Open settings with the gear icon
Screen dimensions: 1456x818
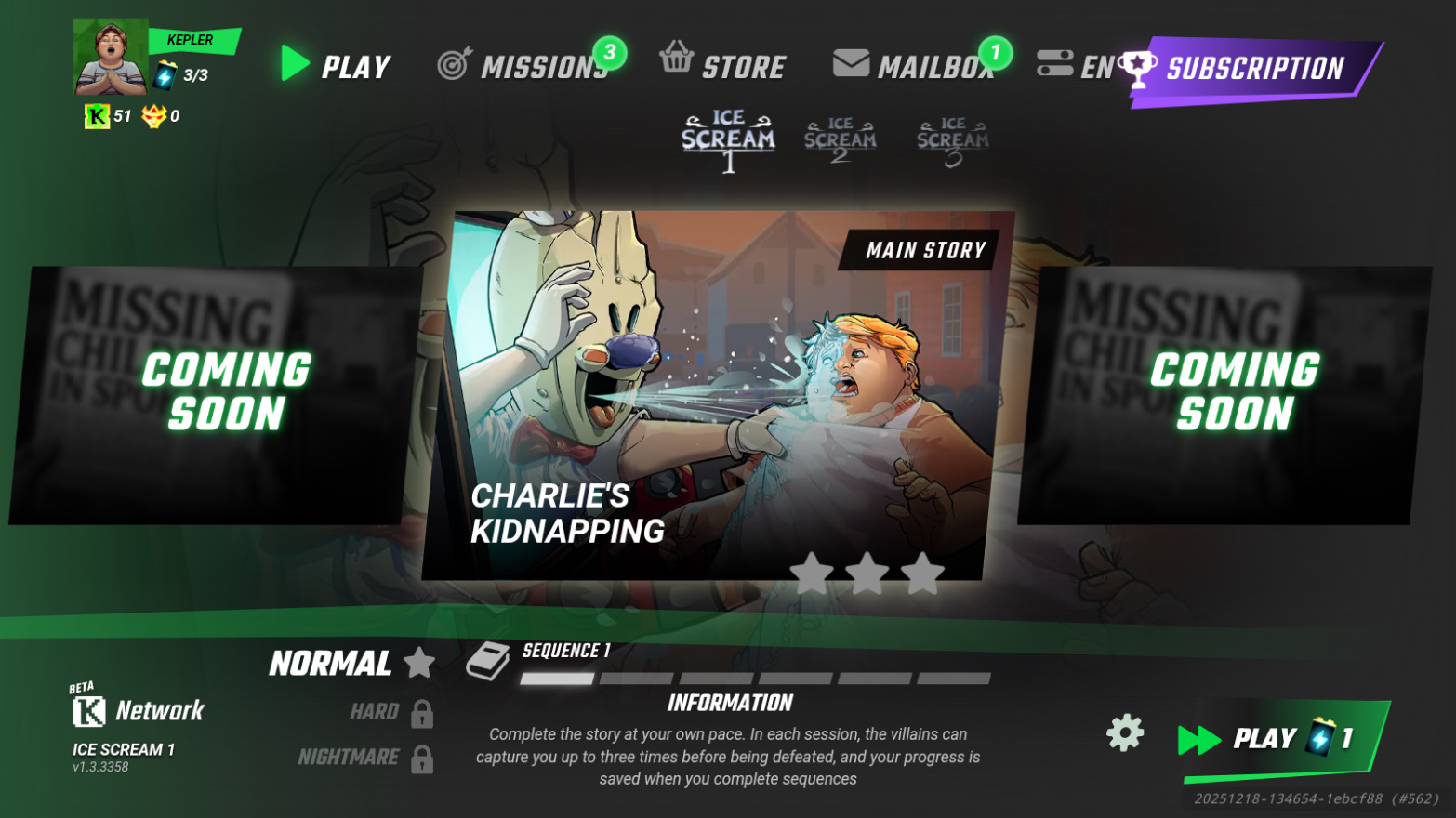(1125, 733)
